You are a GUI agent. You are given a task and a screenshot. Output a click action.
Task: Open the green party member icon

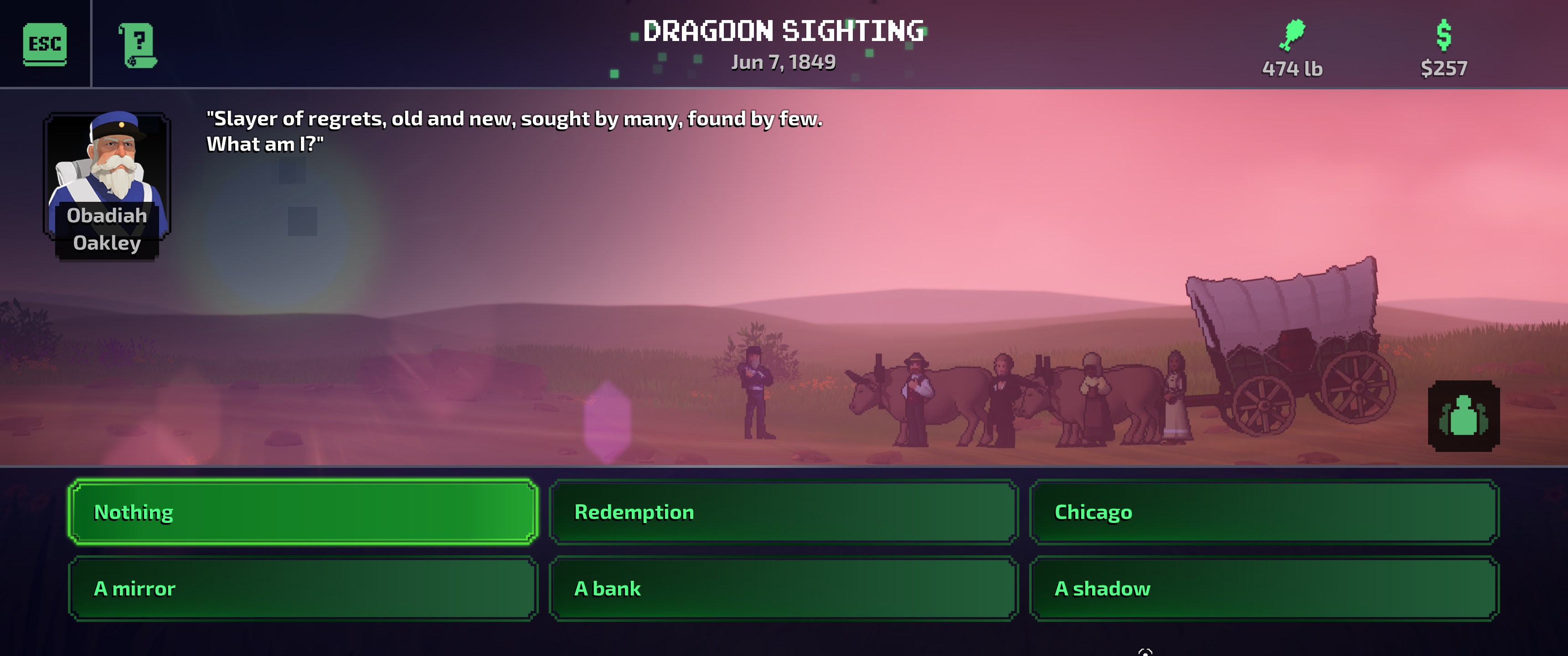(1463, 416)
